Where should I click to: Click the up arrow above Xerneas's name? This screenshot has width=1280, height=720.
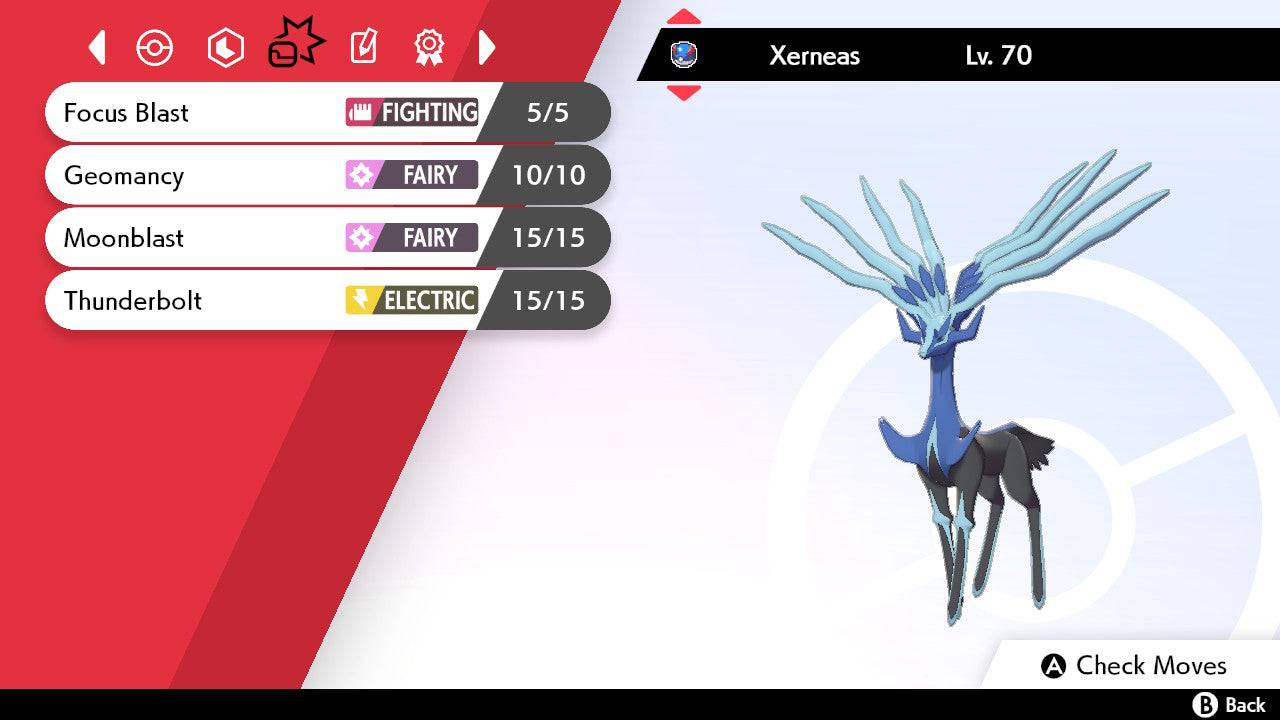(684, 17)
